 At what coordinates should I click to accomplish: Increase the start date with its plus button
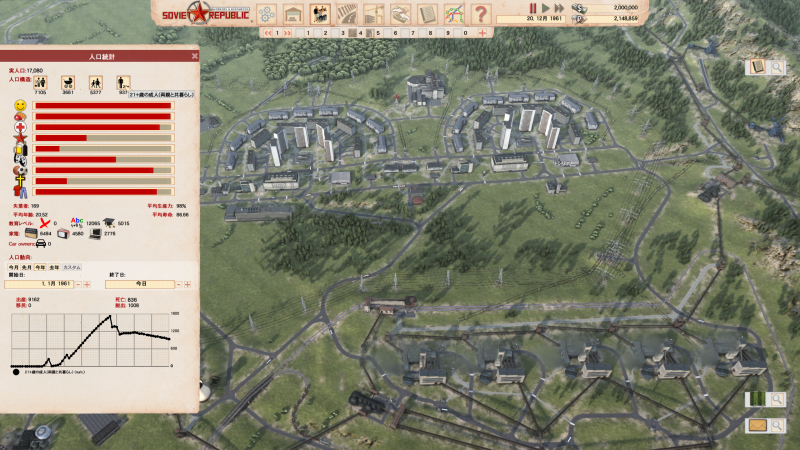(88, 284)
